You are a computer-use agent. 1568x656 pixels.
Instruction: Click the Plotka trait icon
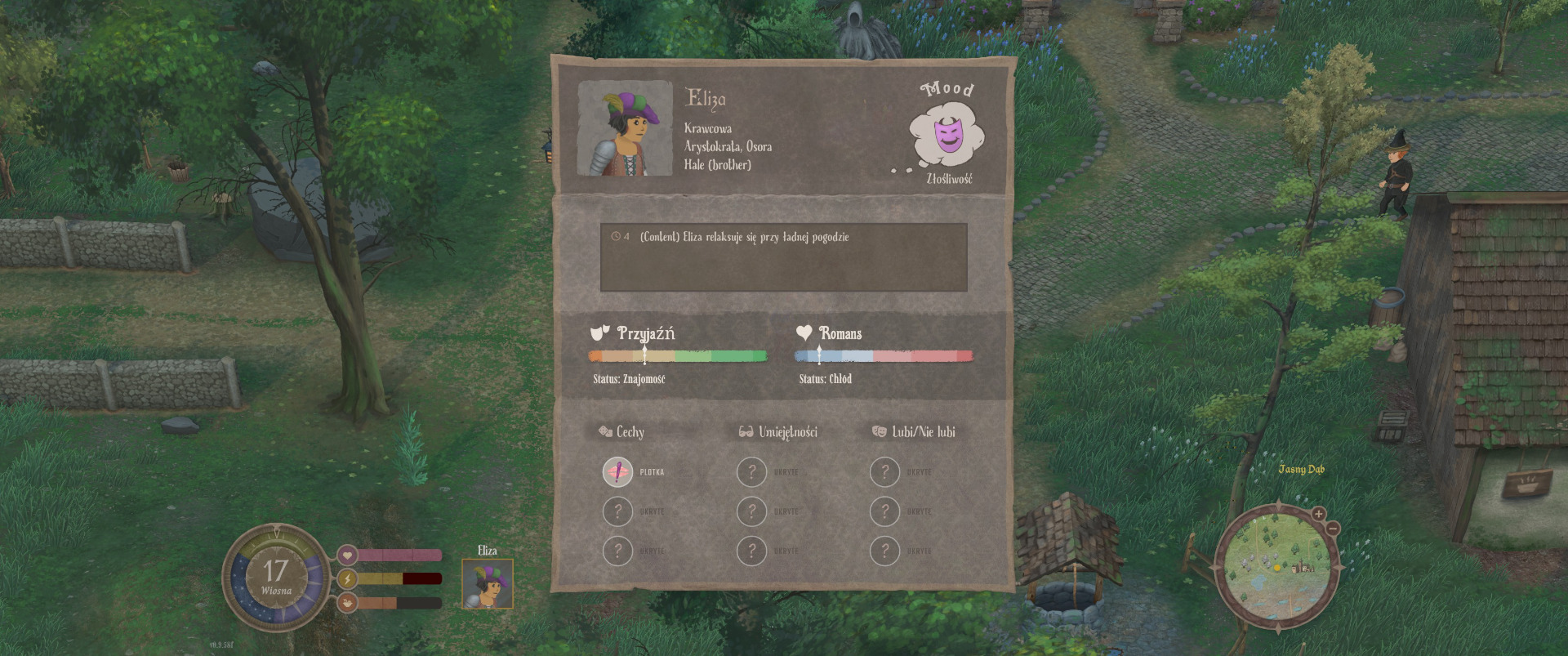(x=617, y=472)
